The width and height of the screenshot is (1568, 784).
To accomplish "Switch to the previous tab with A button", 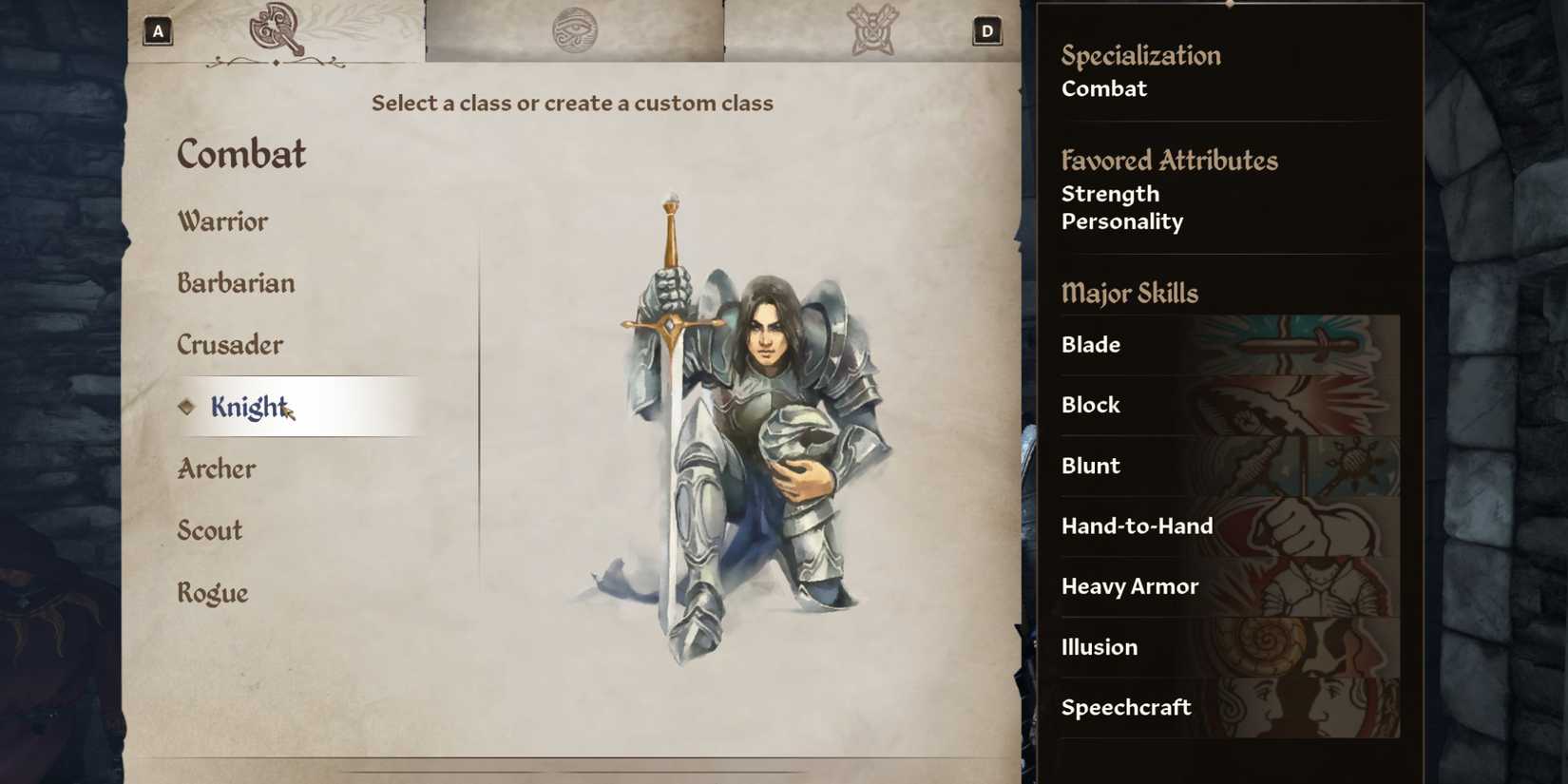I will click(157, 30).
